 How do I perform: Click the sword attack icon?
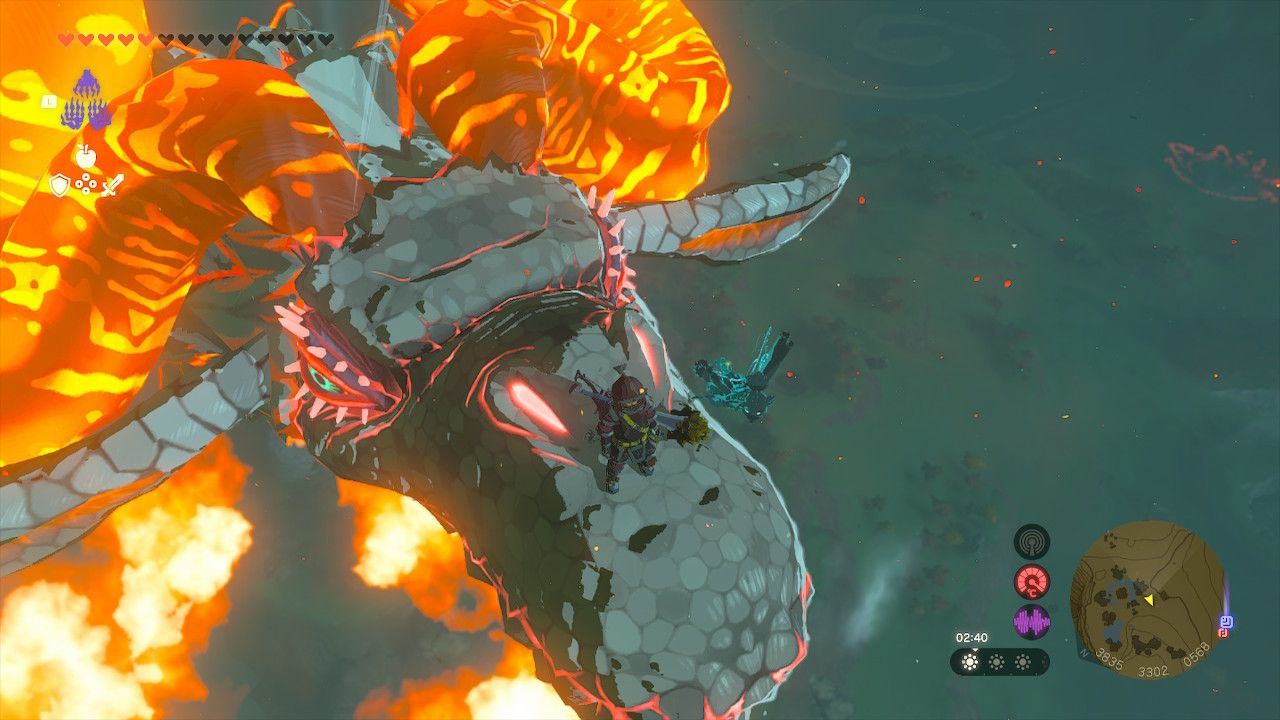point(113,184)
